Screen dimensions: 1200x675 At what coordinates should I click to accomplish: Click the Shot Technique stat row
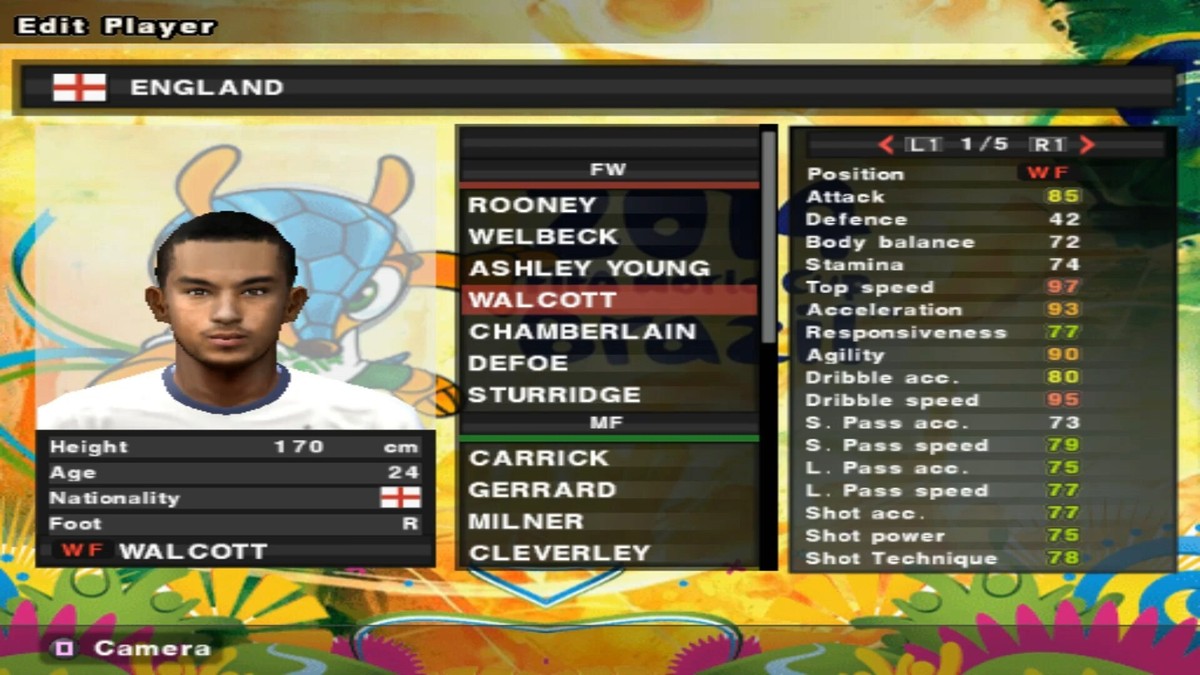(942, 558)
